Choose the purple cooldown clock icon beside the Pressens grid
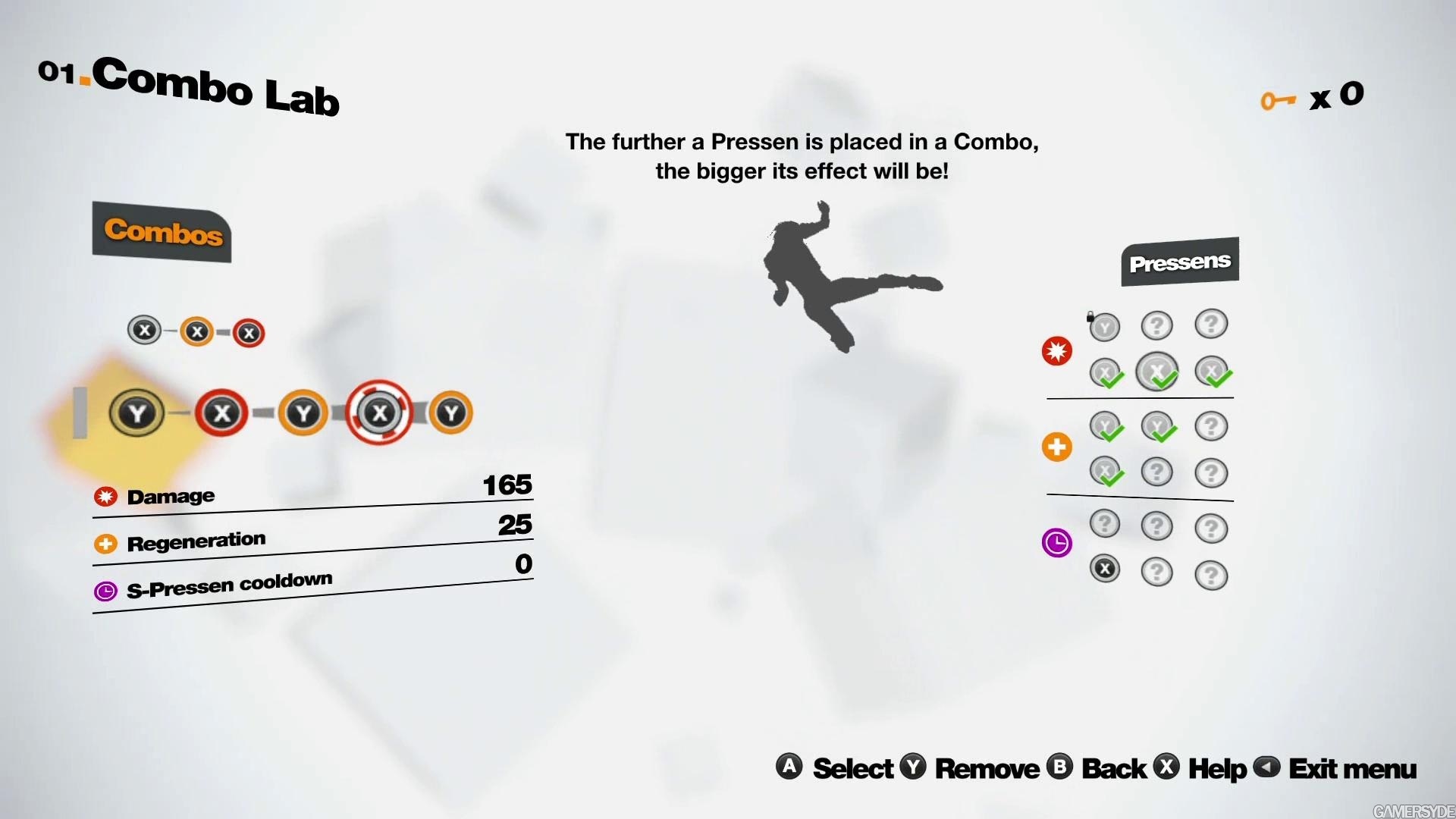Image resolution: width=1456 pixels, height=819 pixels. click(x=1056, y=543)
